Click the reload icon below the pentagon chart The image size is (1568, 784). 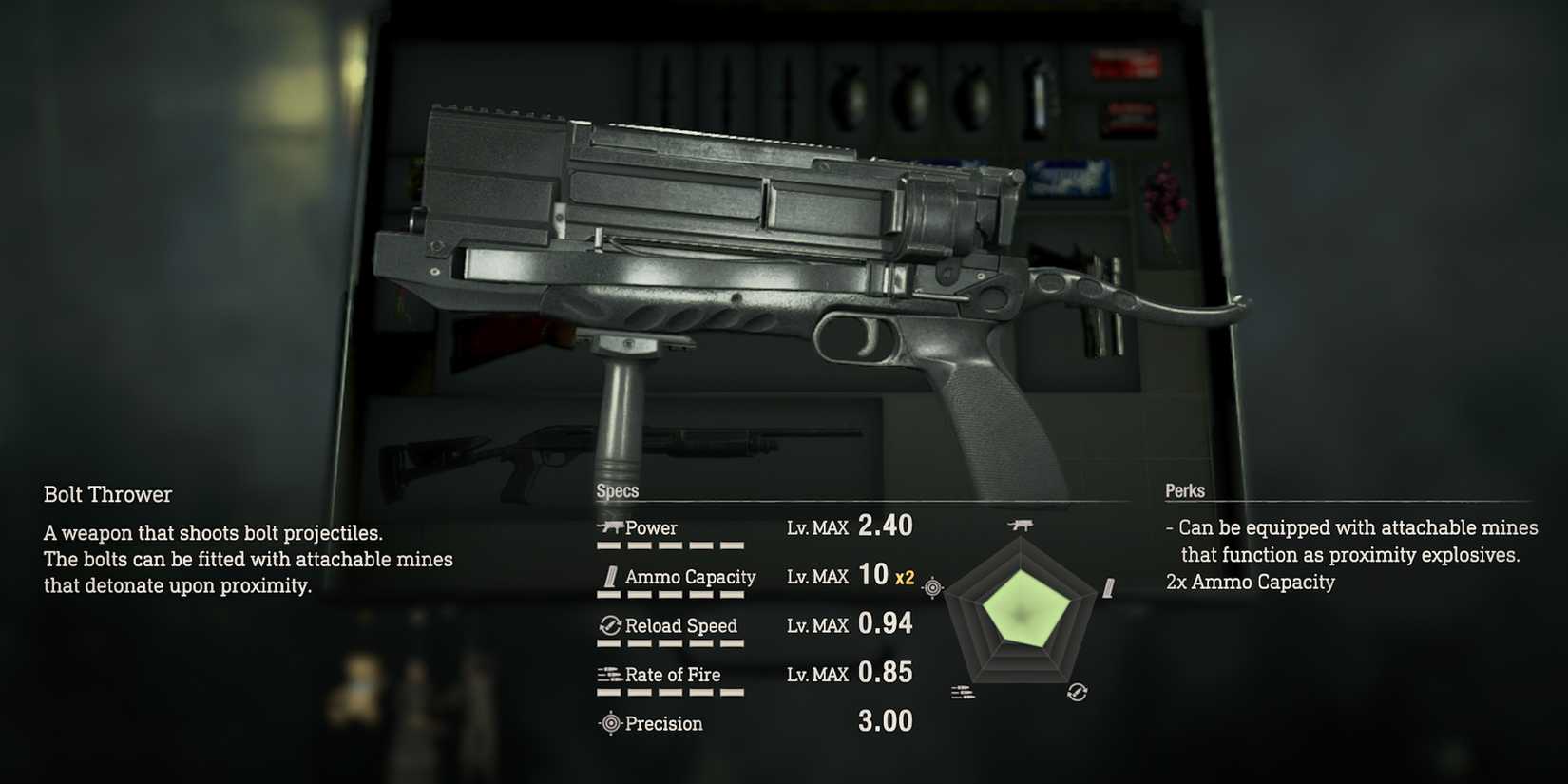point(1077,691)
